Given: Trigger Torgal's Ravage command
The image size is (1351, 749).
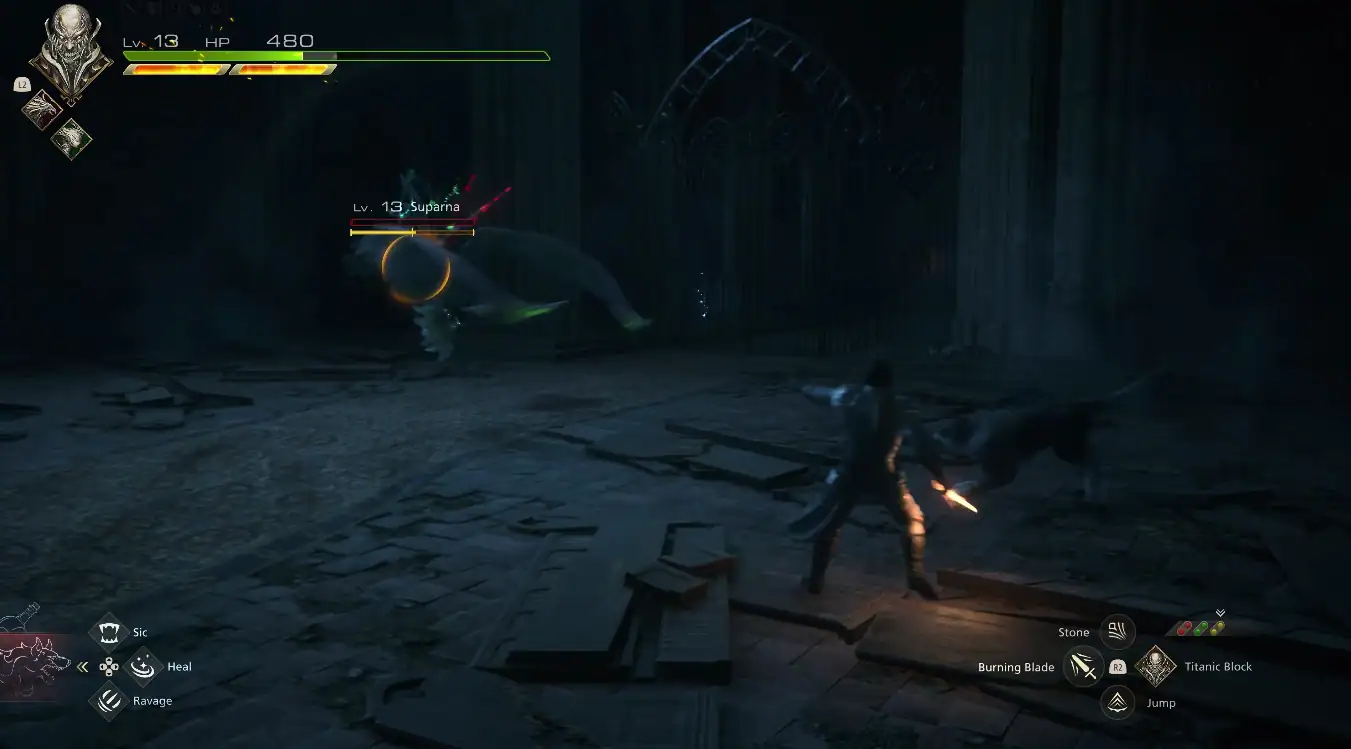Looking at the screenshot, I should click(108, 701).
